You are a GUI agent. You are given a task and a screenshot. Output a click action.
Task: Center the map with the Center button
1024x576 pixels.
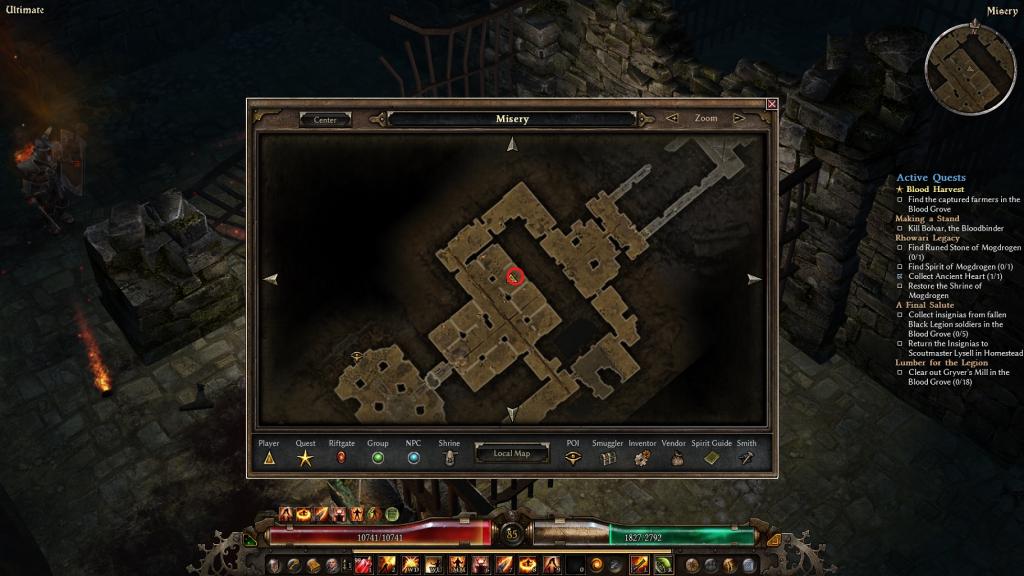(325, 119)
